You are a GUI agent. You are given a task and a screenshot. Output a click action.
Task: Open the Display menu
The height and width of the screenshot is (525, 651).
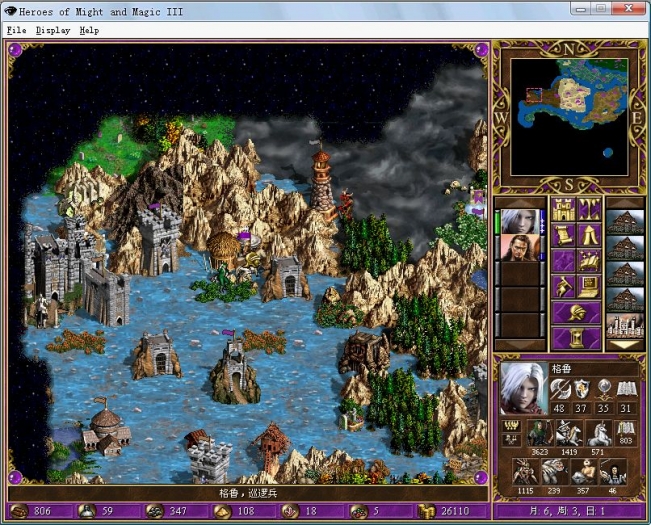(x=53, y=30)
